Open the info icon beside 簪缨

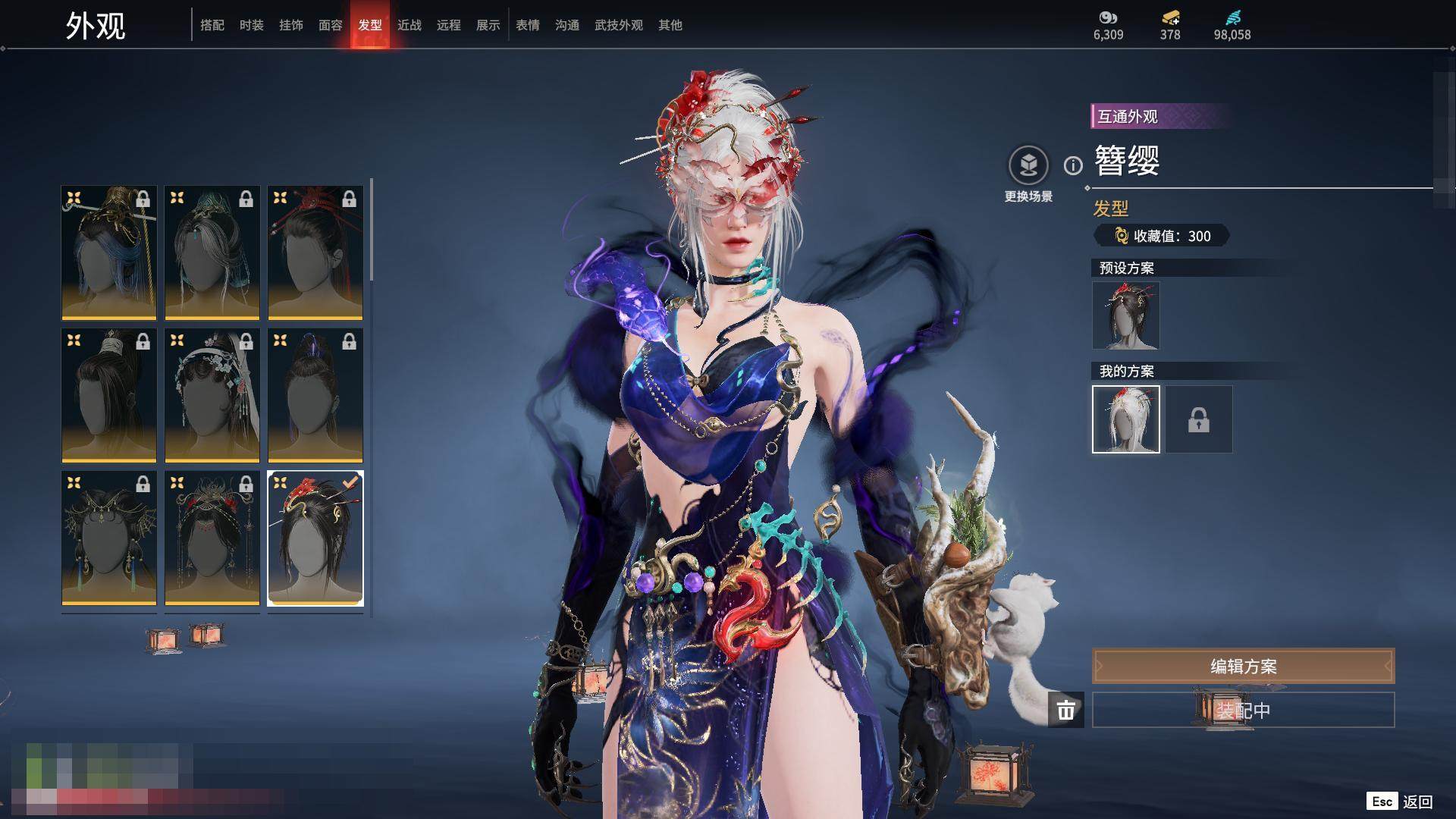pos(1073,165)
